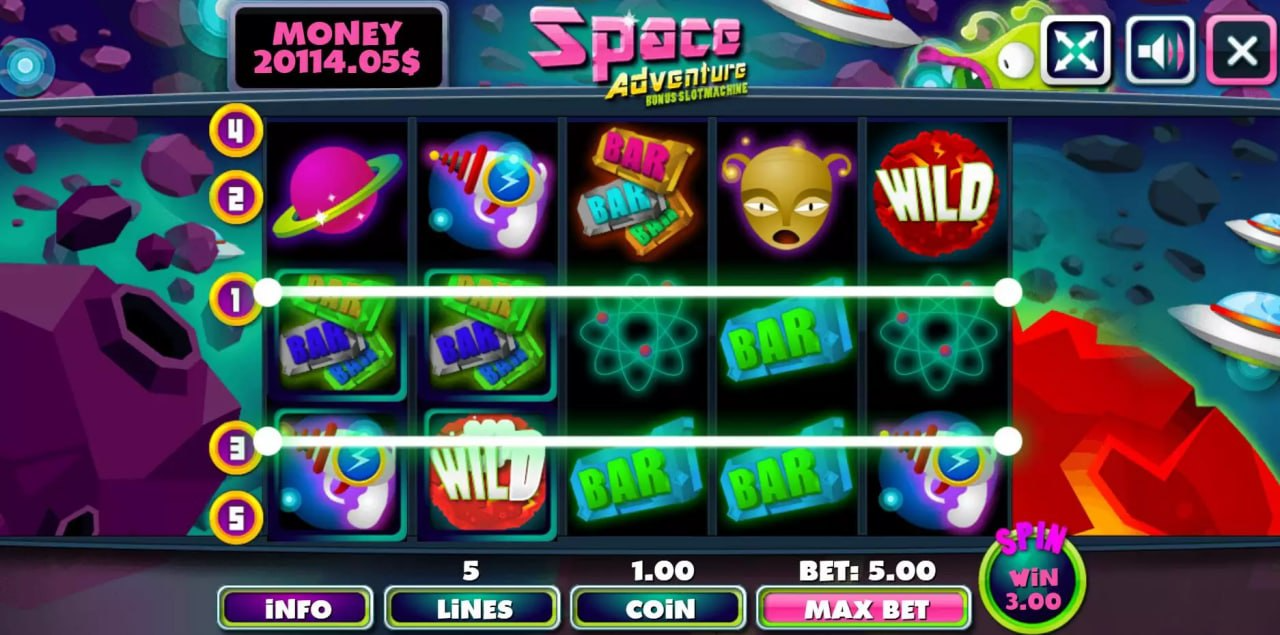Pick payline number 5 marker

(x=236, y=518)
